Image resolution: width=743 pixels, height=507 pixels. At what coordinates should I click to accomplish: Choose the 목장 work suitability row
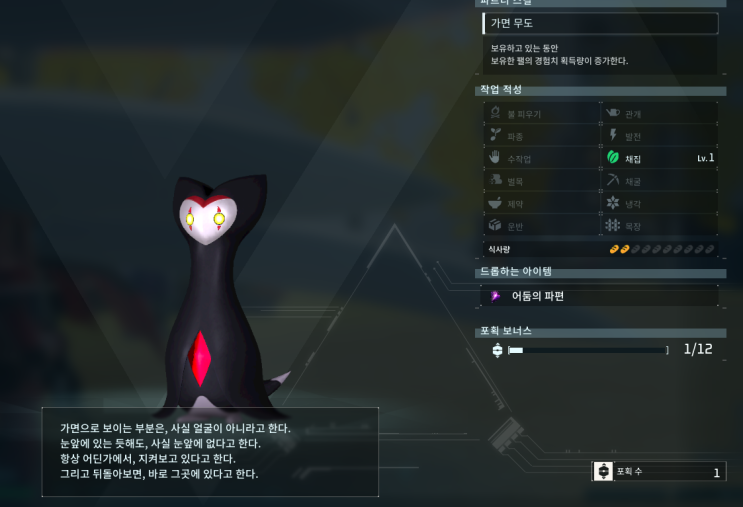pos(660,225)
